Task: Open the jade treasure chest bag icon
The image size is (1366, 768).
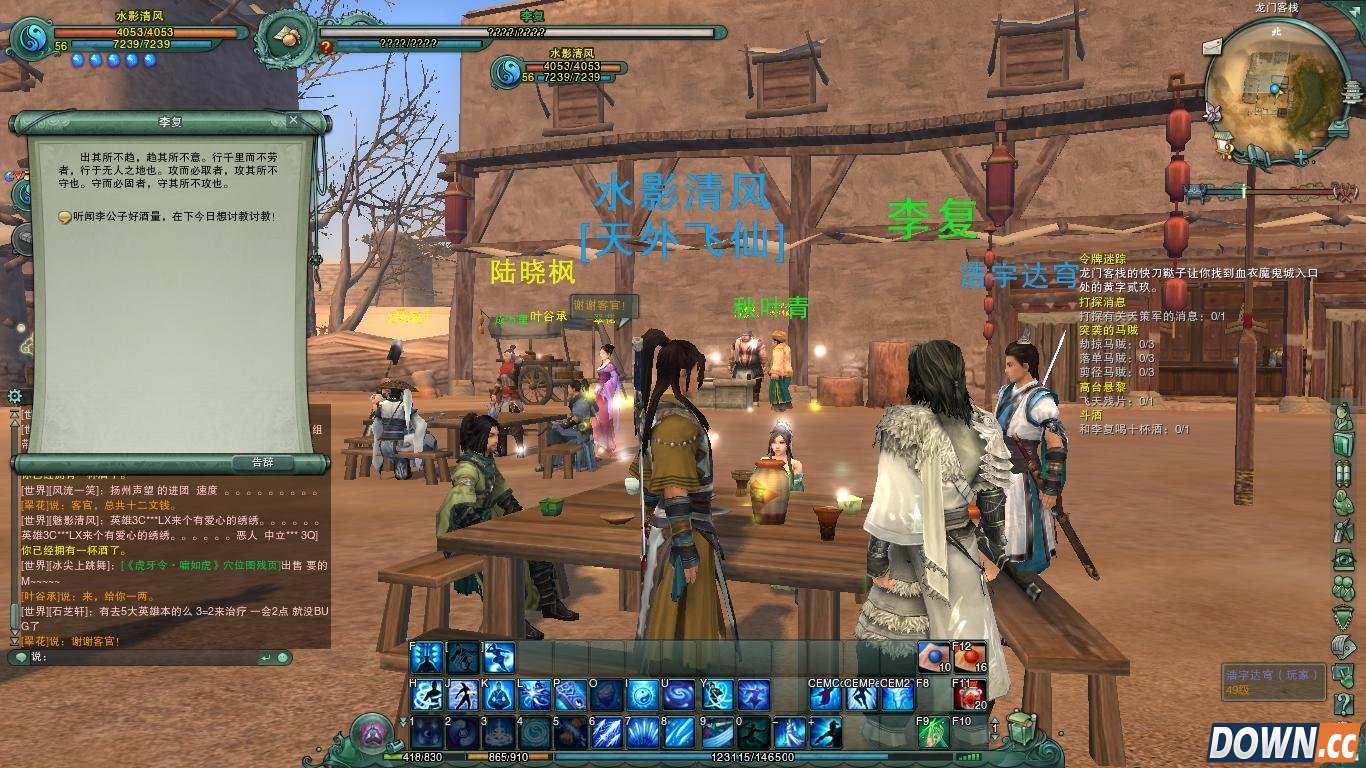Action: point(1019,727)
